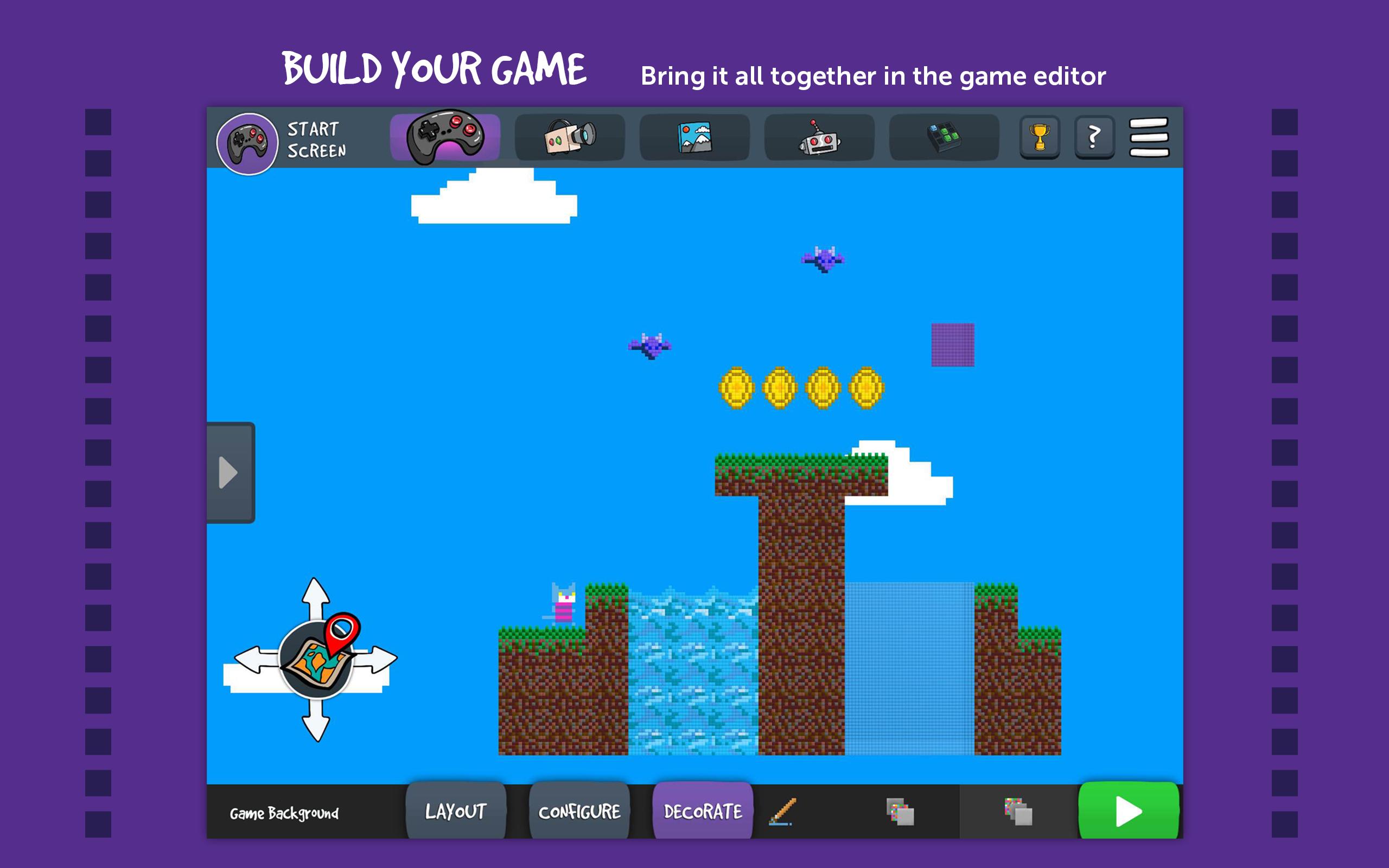The image size is (1389, 868).
Task: Click the Game Background label
Action: [284, 813]
